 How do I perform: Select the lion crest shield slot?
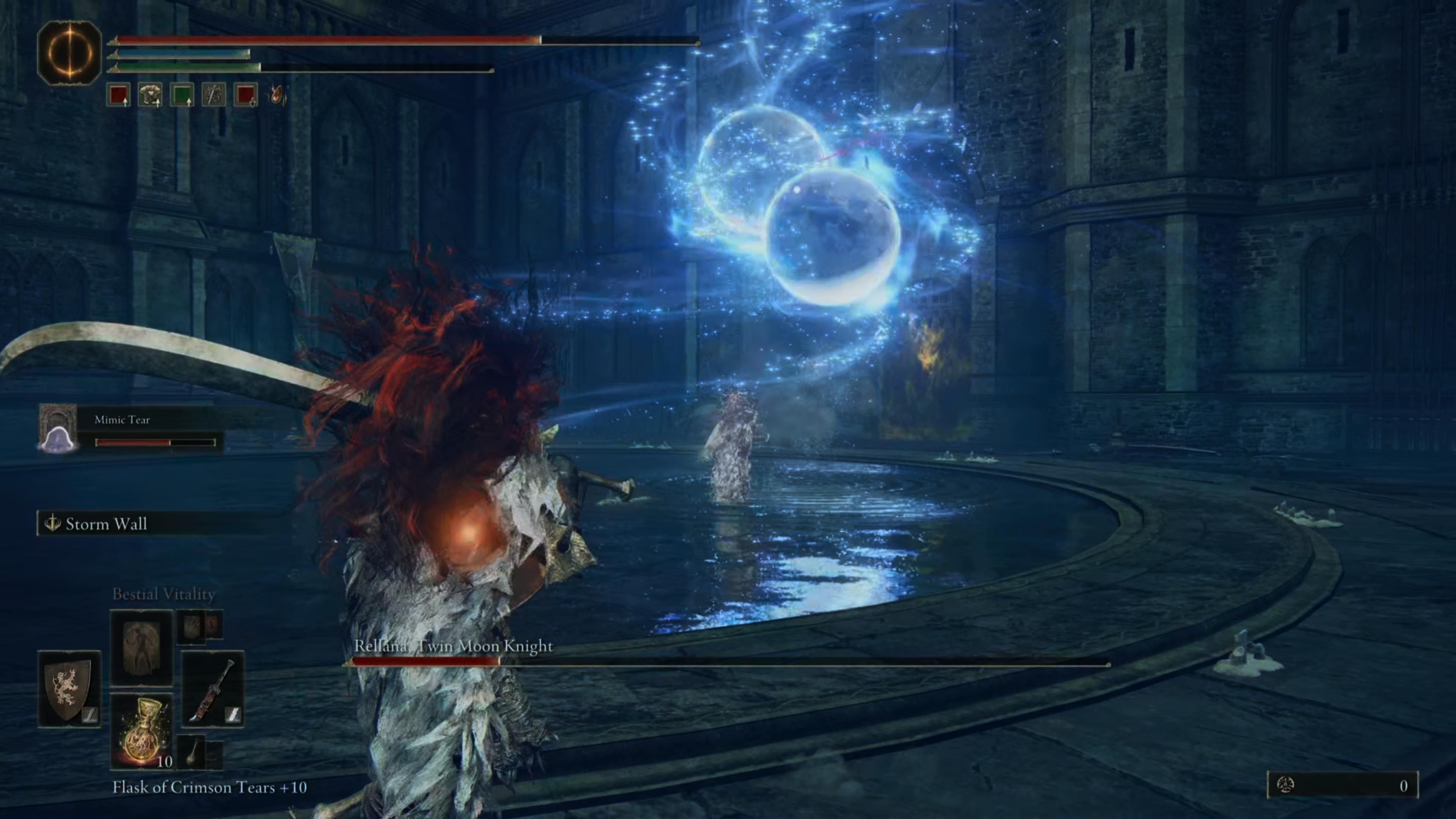pos(69,689)
